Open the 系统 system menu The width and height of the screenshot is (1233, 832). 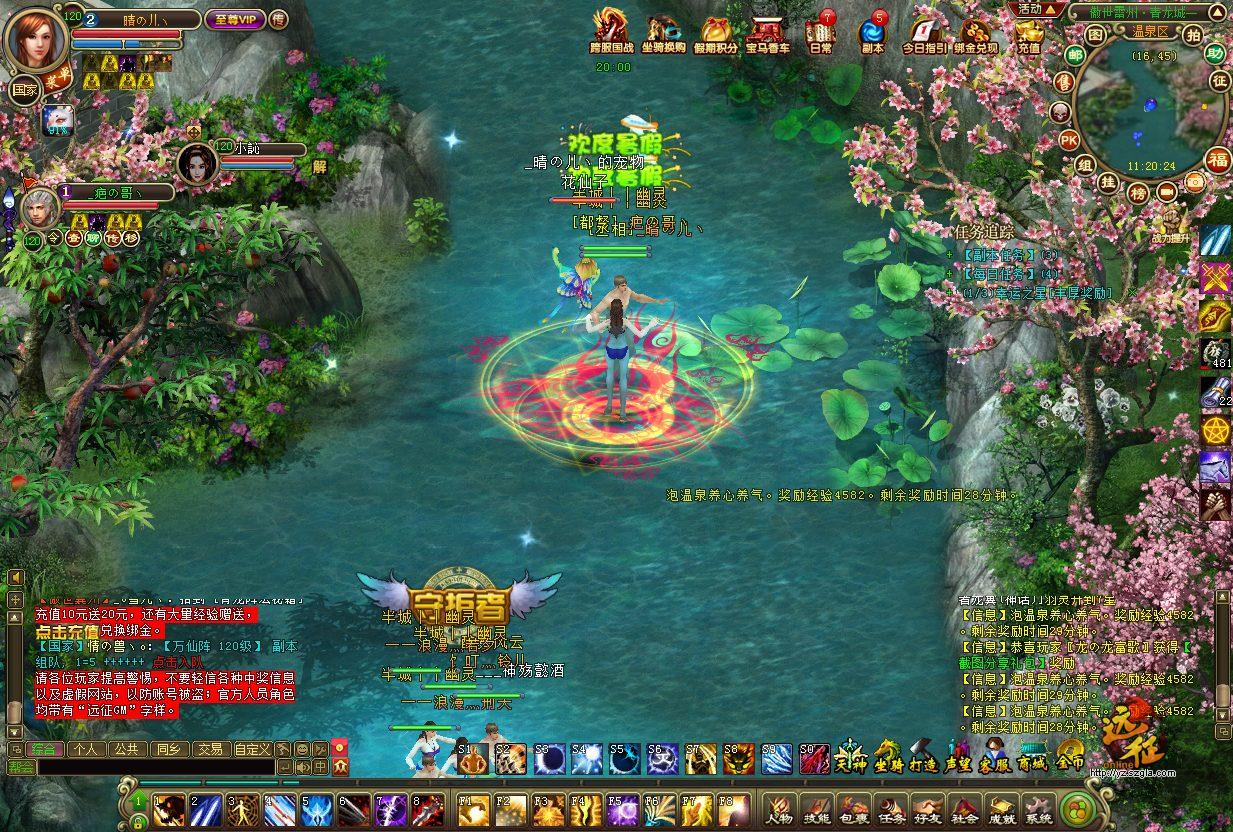1037,807
